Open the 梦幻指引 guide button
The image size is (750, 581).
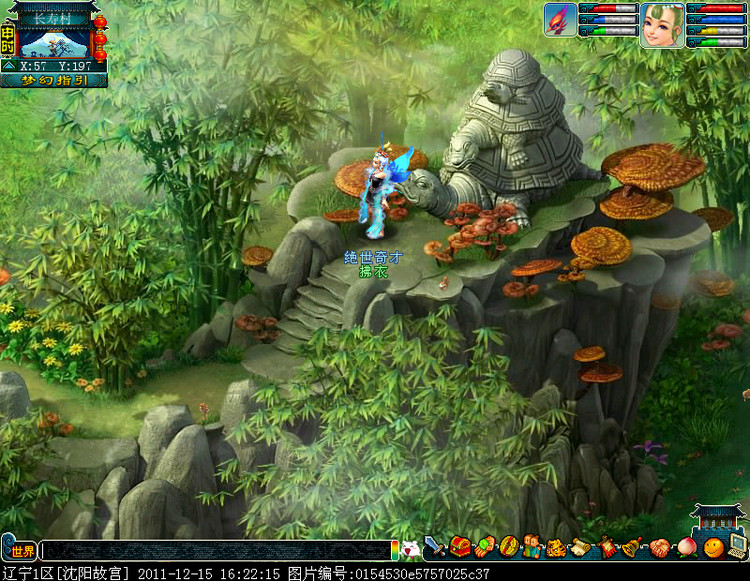tap(54, 81)
